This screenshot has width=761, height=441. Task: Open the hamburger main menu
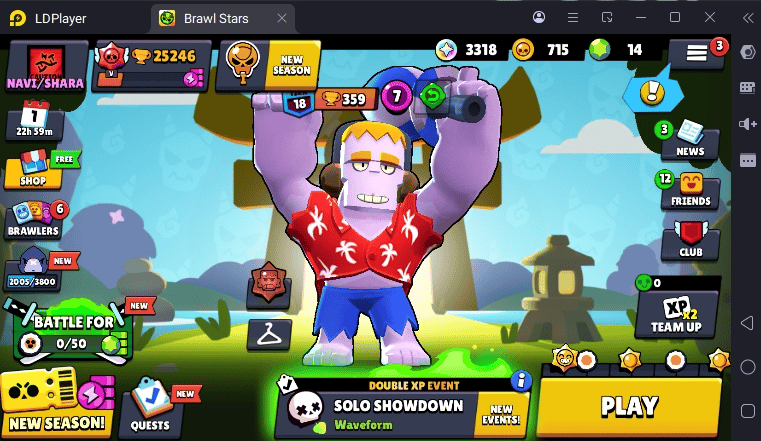click(697, 54)
